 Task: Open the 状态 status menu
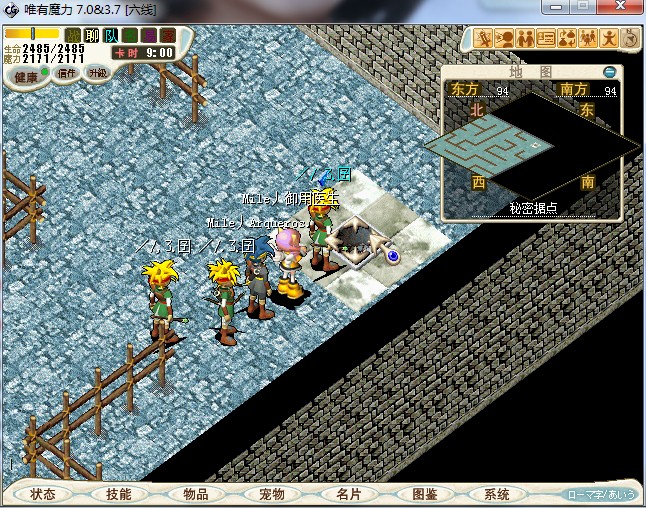[x=42, y=494]
